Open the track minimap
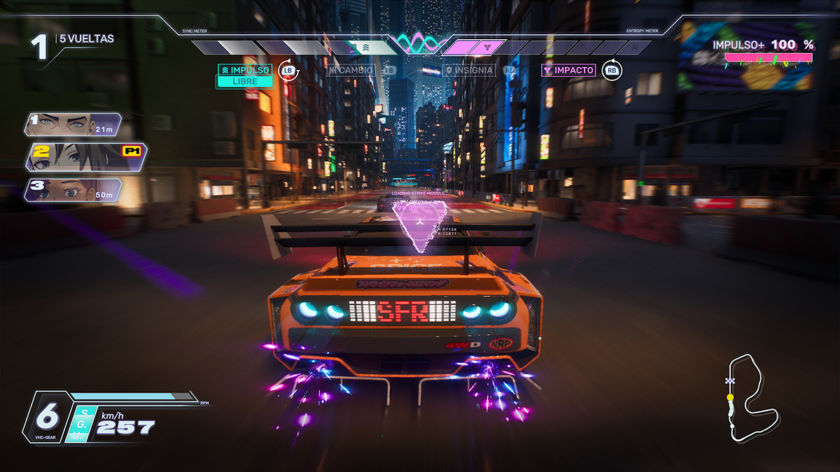This screenshot has height=472, width=840. (752, 398)
